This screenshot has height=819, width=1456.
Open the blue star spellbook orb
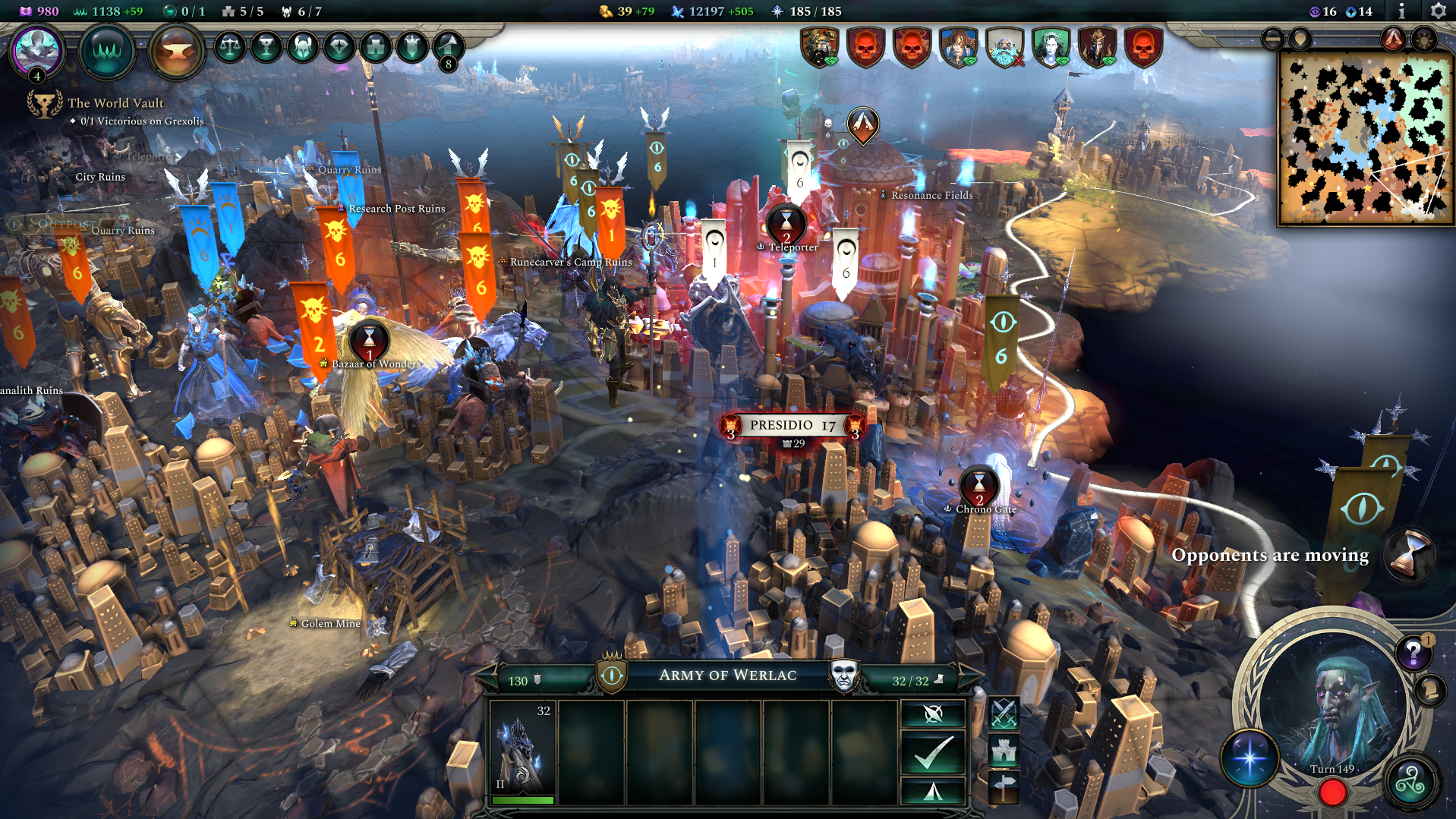click(x=1250, y=758)
